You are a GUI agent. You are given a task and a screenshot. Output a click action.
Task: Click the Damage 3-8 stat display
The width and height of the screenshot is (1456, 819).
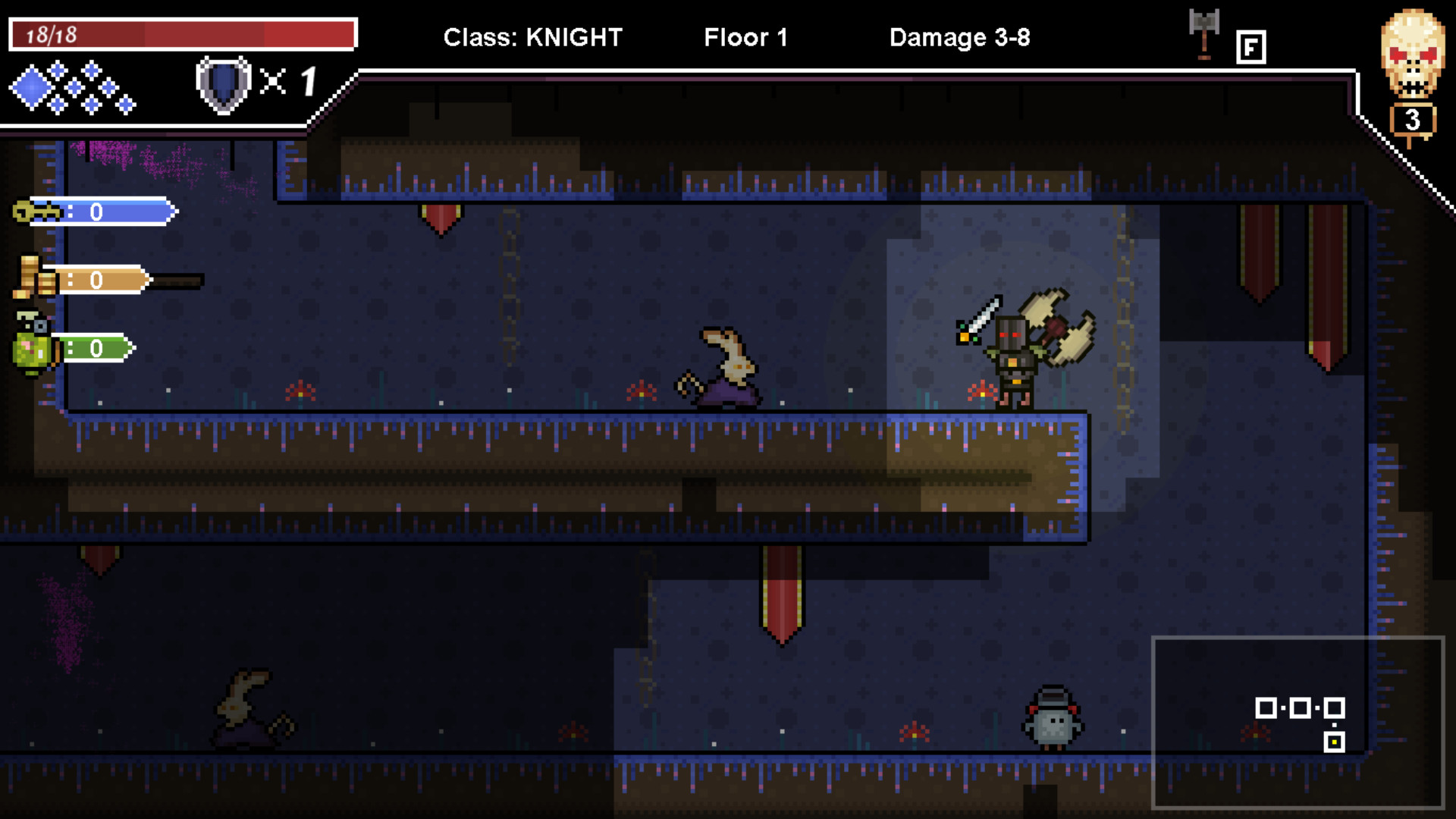[x=960, y=36]
